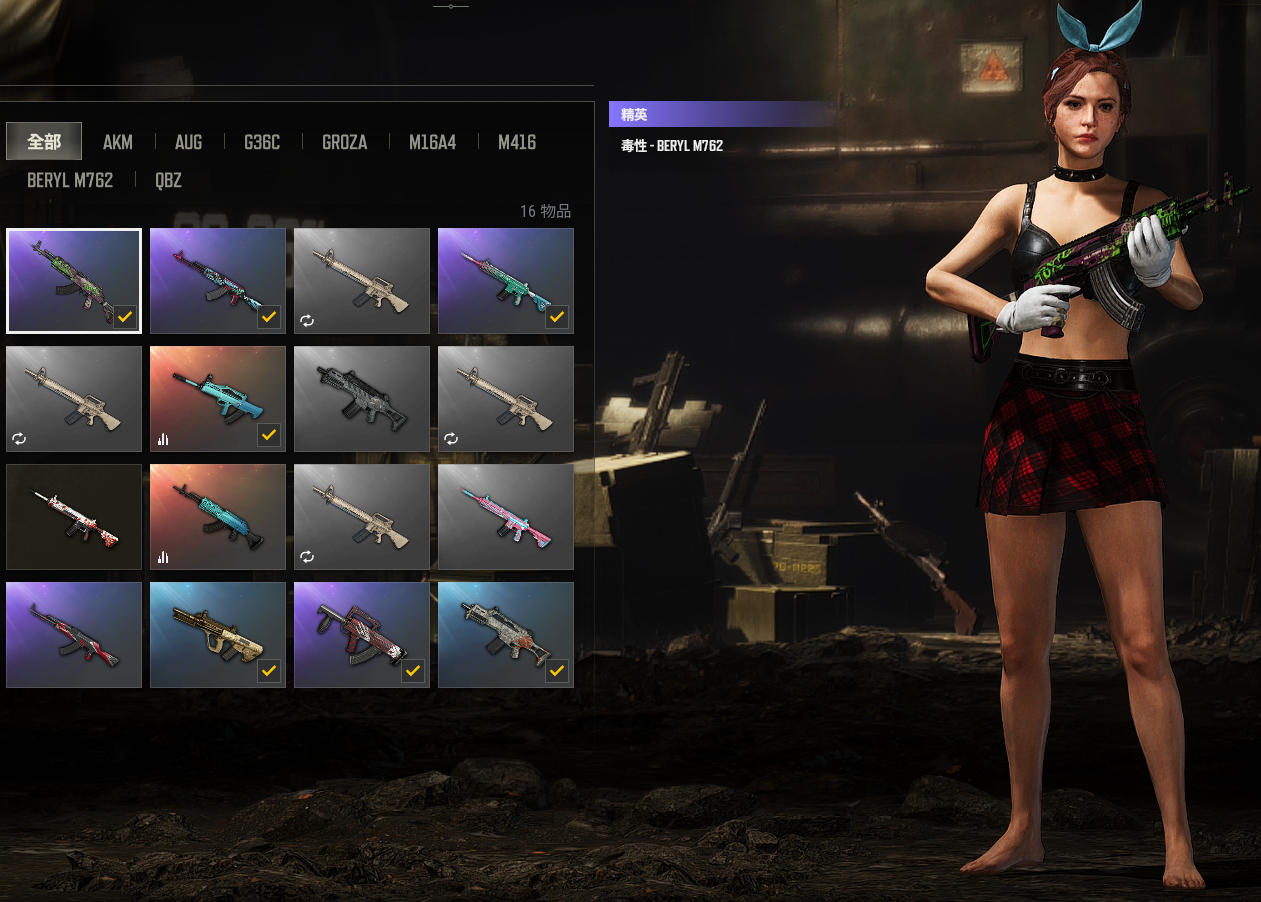
Task: Choose the cyan QBZ skin thumbnail
Action: 218,398
